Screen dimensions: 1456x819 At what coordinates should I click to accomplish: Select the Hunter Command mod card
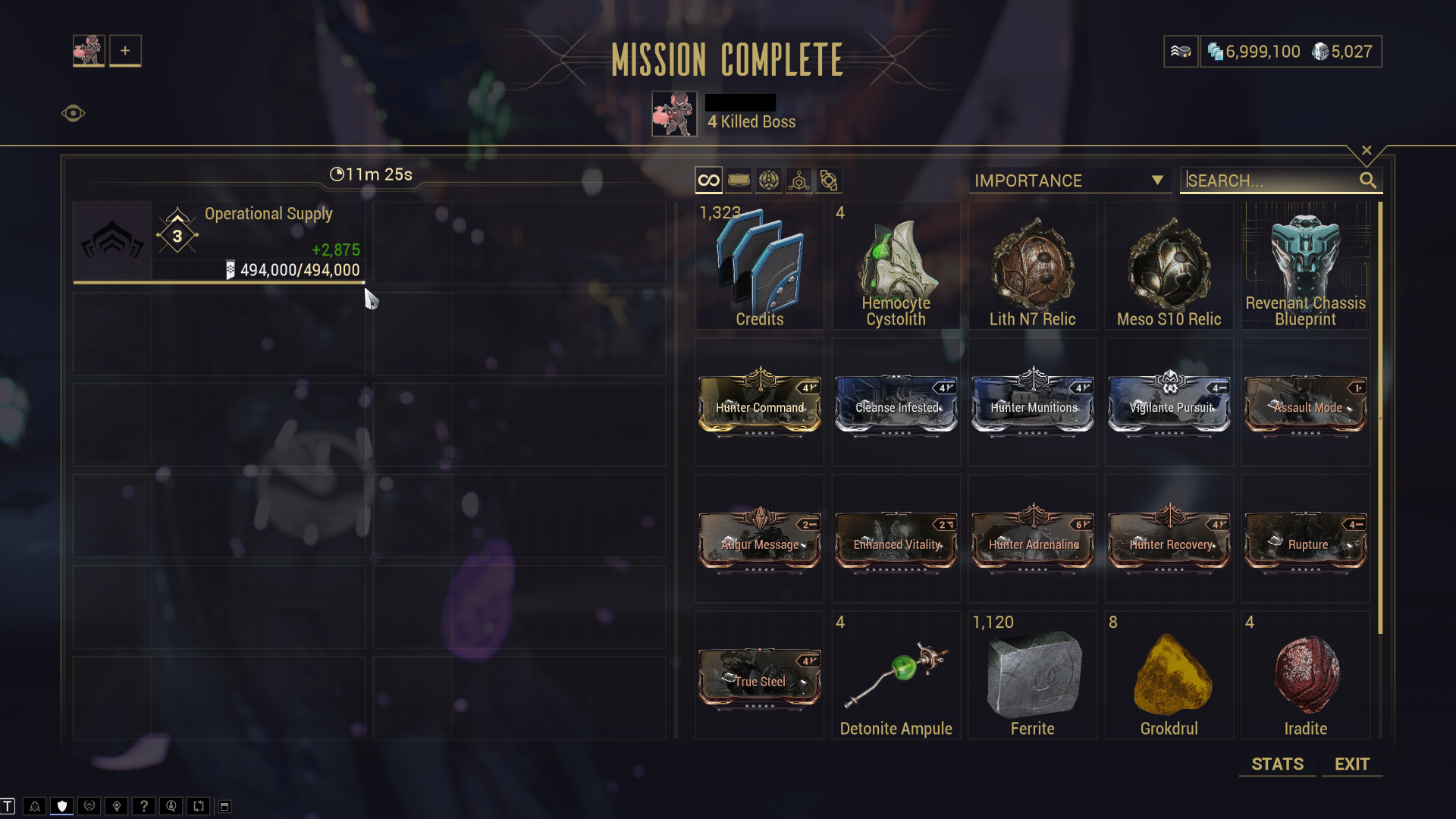(759, 403)
